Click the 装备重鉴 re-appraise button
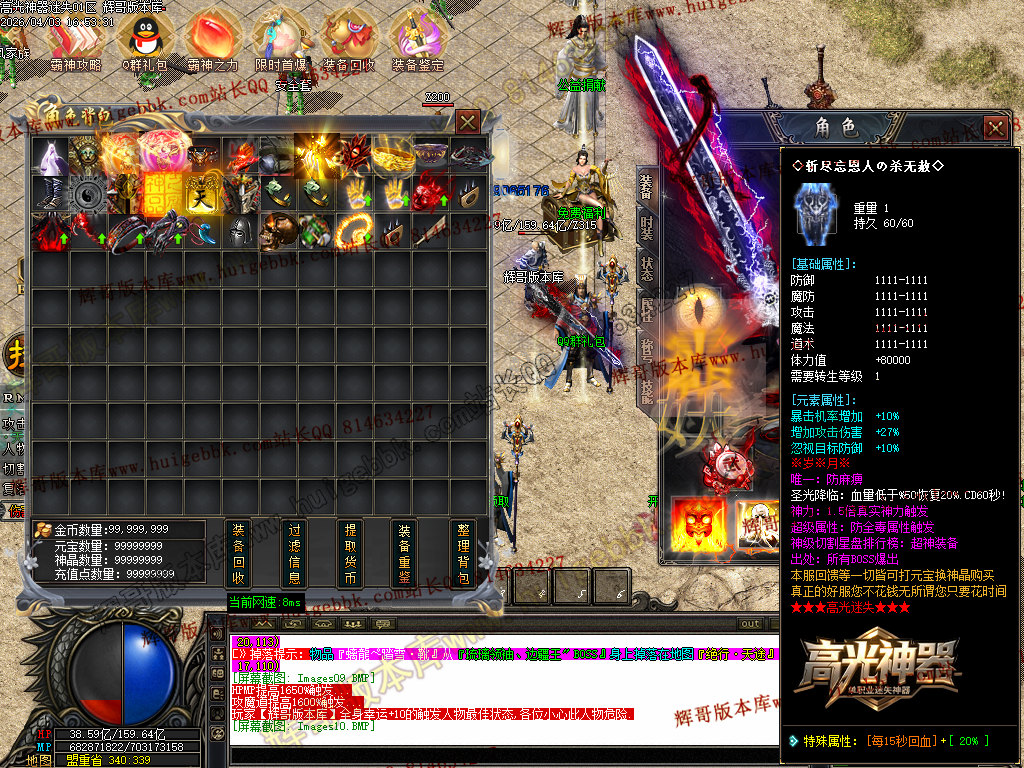This screenshot has width=1024, height=768. (404, 553)
